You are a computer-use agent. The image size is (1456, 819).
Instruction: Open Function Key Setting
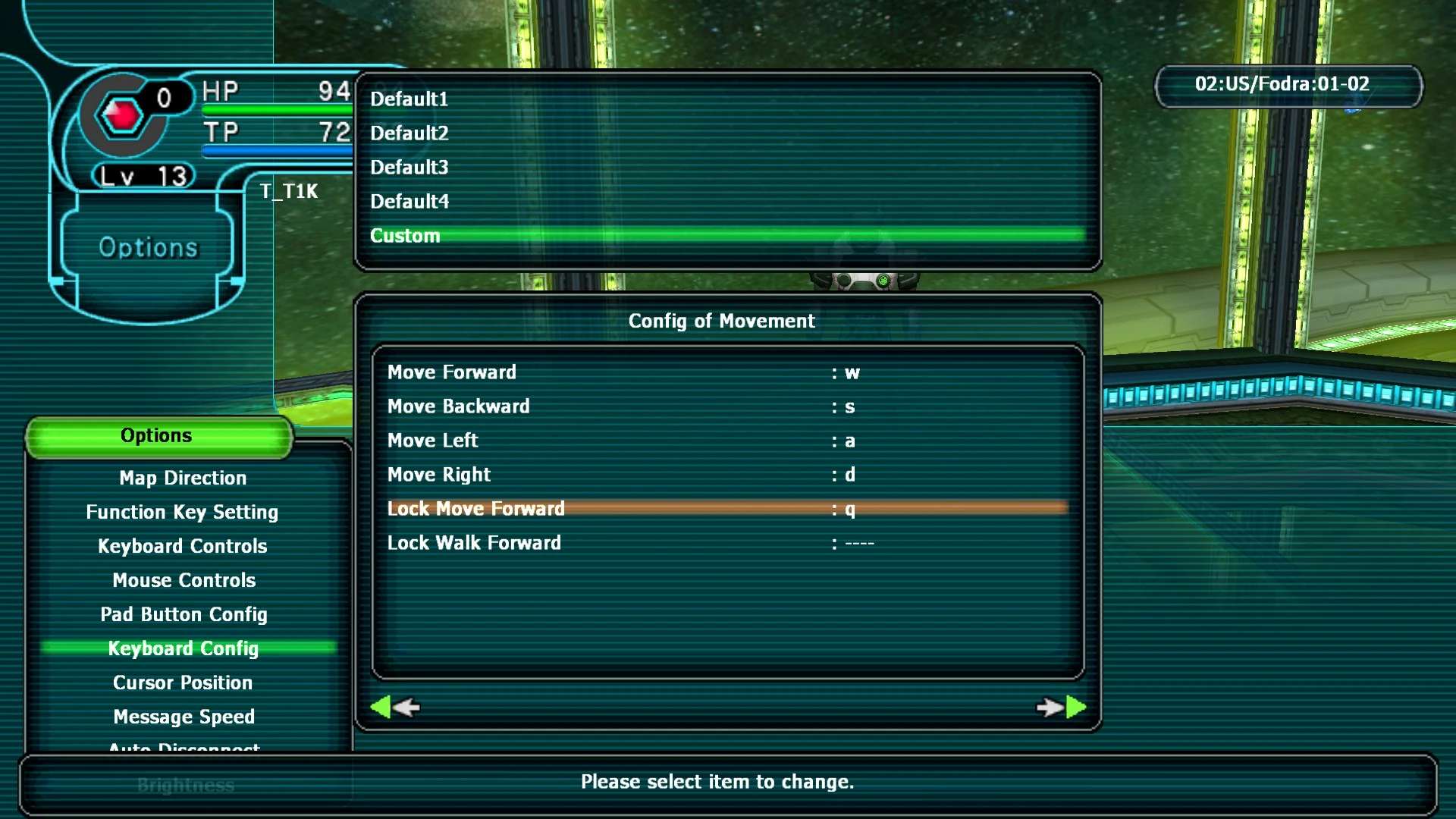coord(182,511)
